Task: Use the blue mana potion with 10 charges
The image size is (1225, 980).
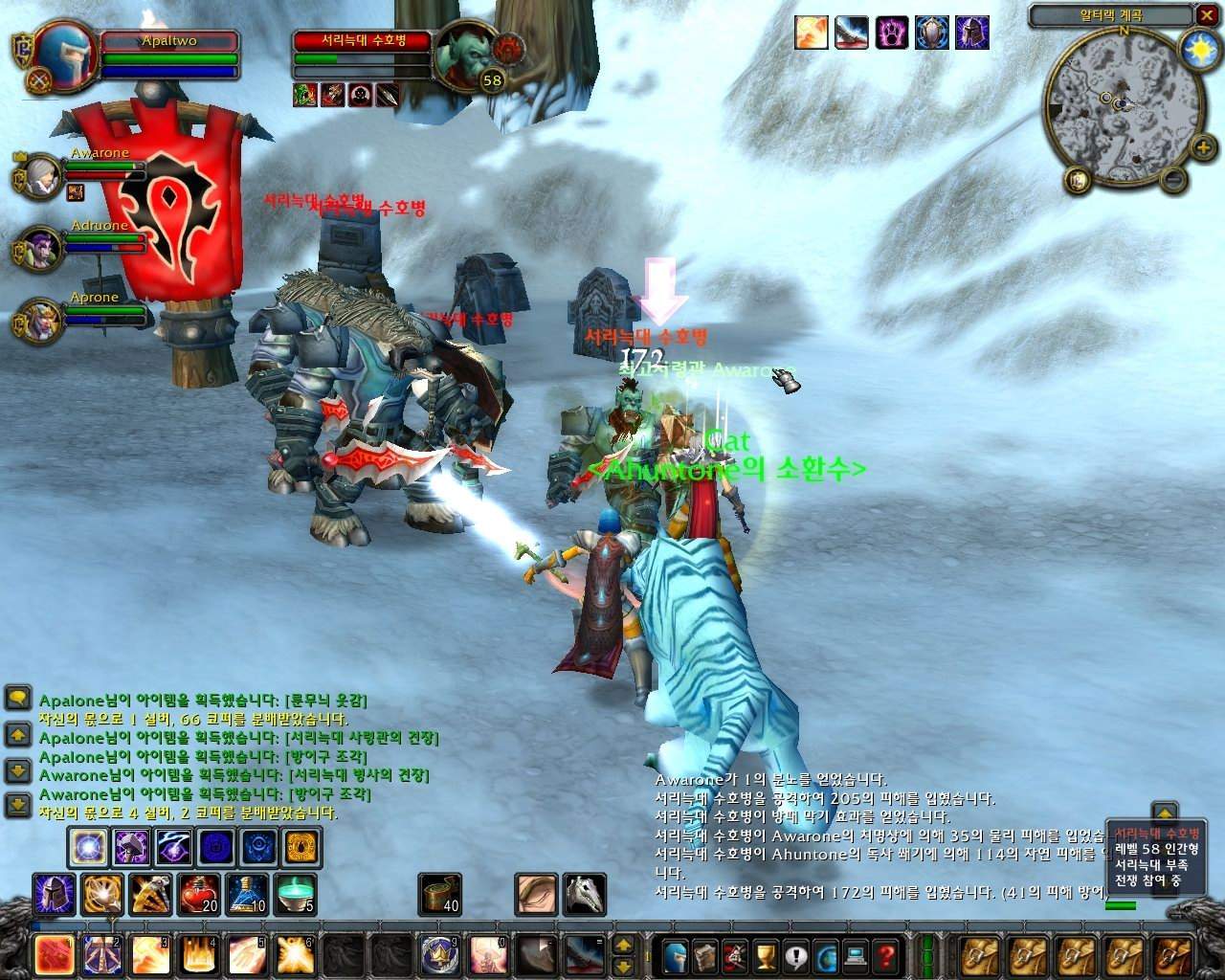Action: click(247, 894)
